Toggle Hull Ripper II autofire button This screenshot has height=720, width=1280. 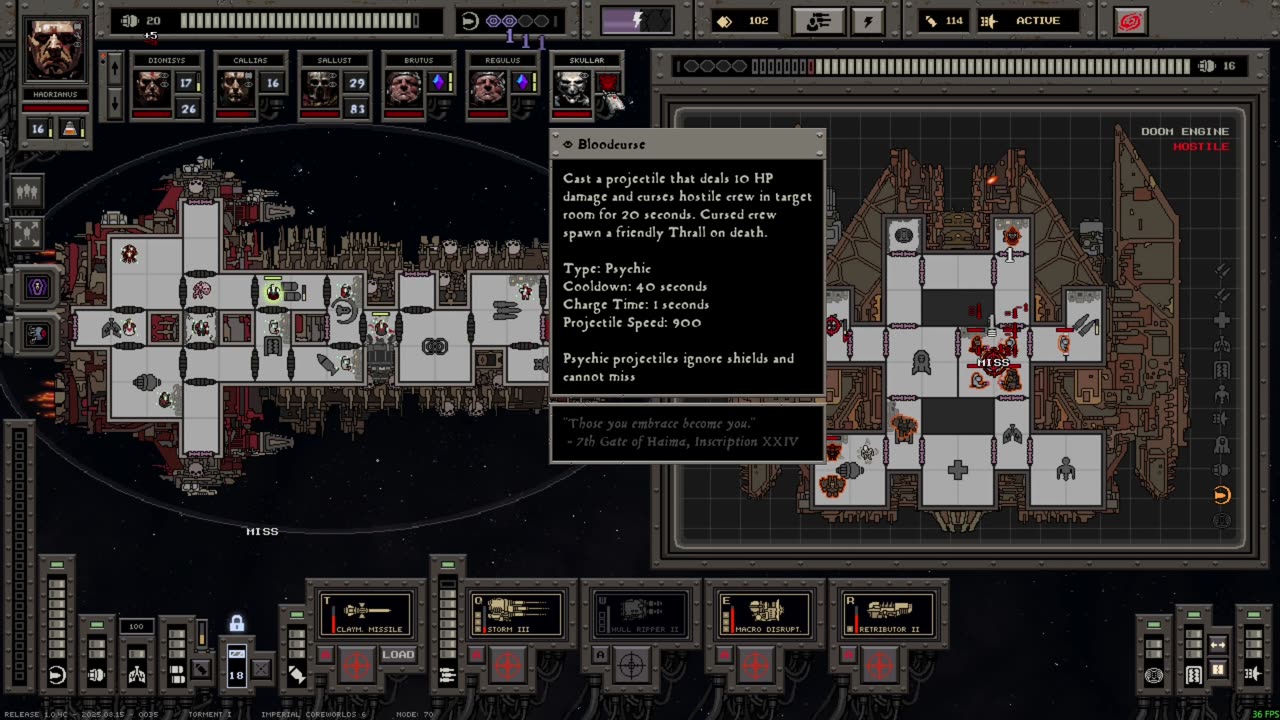(600, 655)
